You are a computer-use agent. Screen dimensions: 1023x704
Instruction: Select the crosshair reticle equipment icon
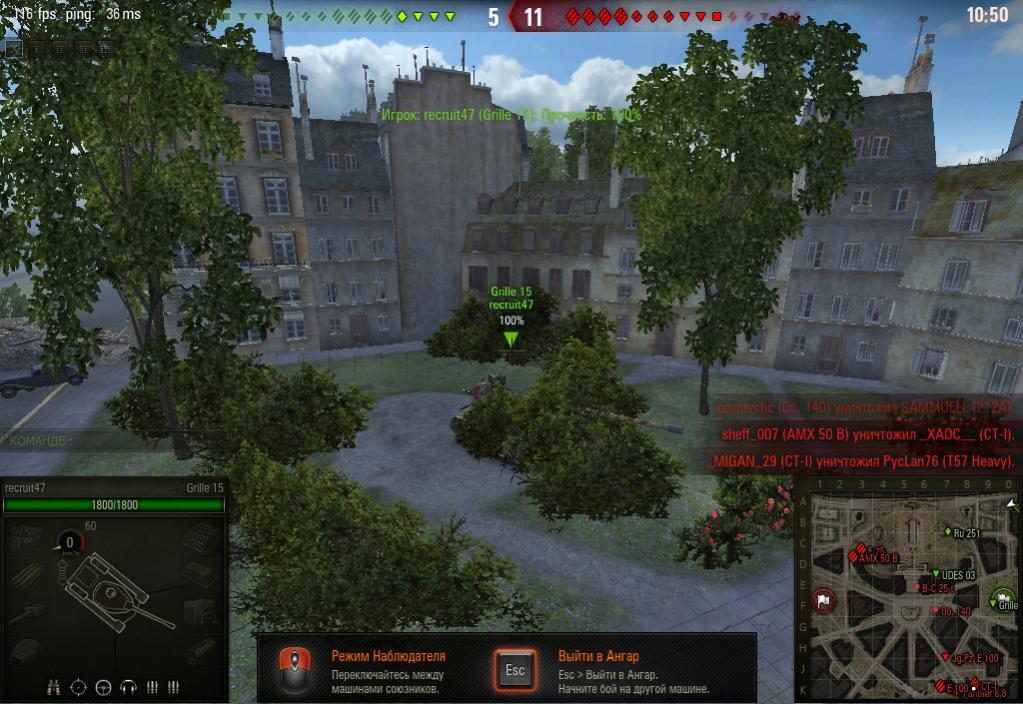(x=79, y=687)
